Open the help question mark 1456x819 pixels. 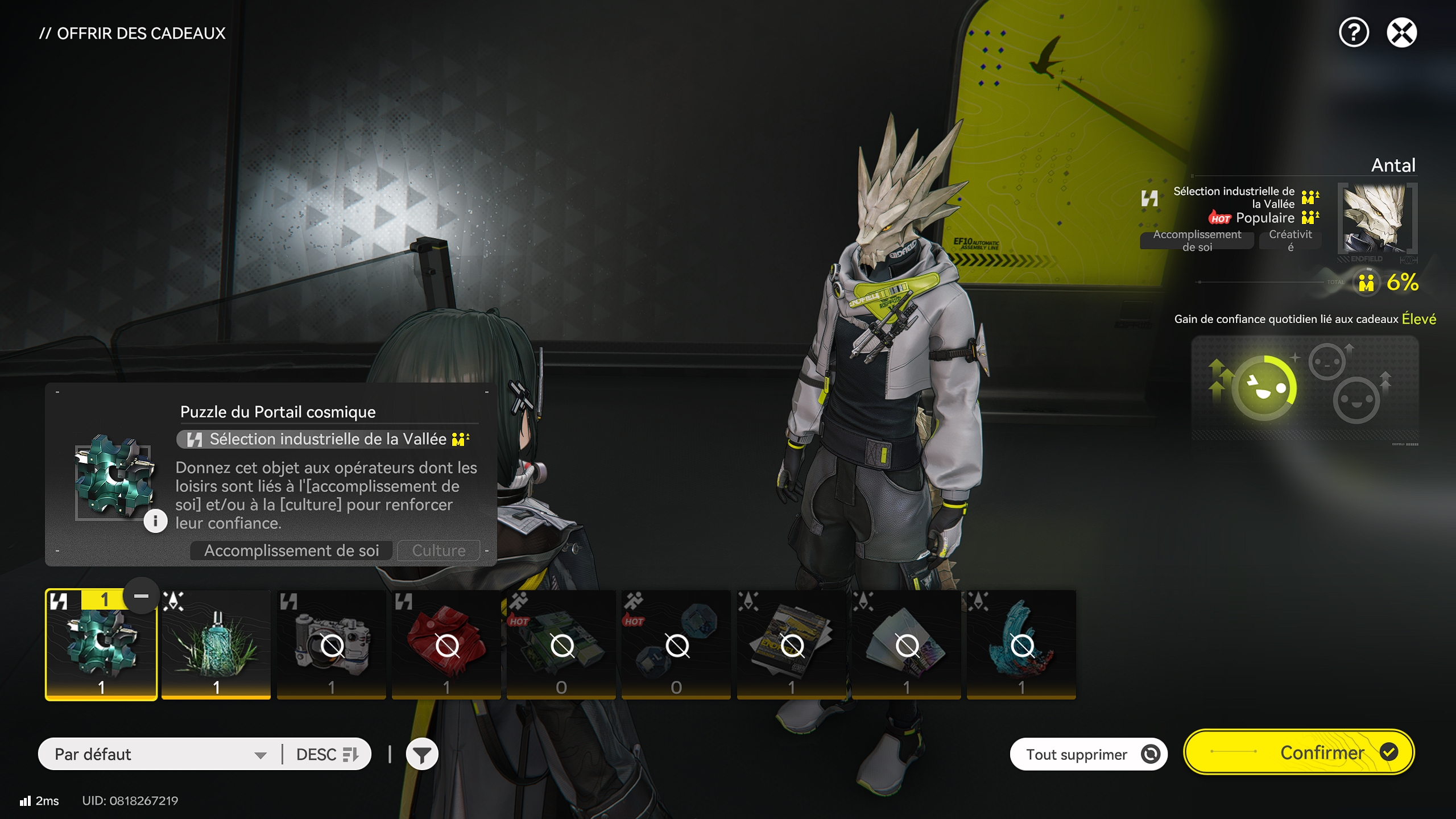click(x=1353, y=32)
